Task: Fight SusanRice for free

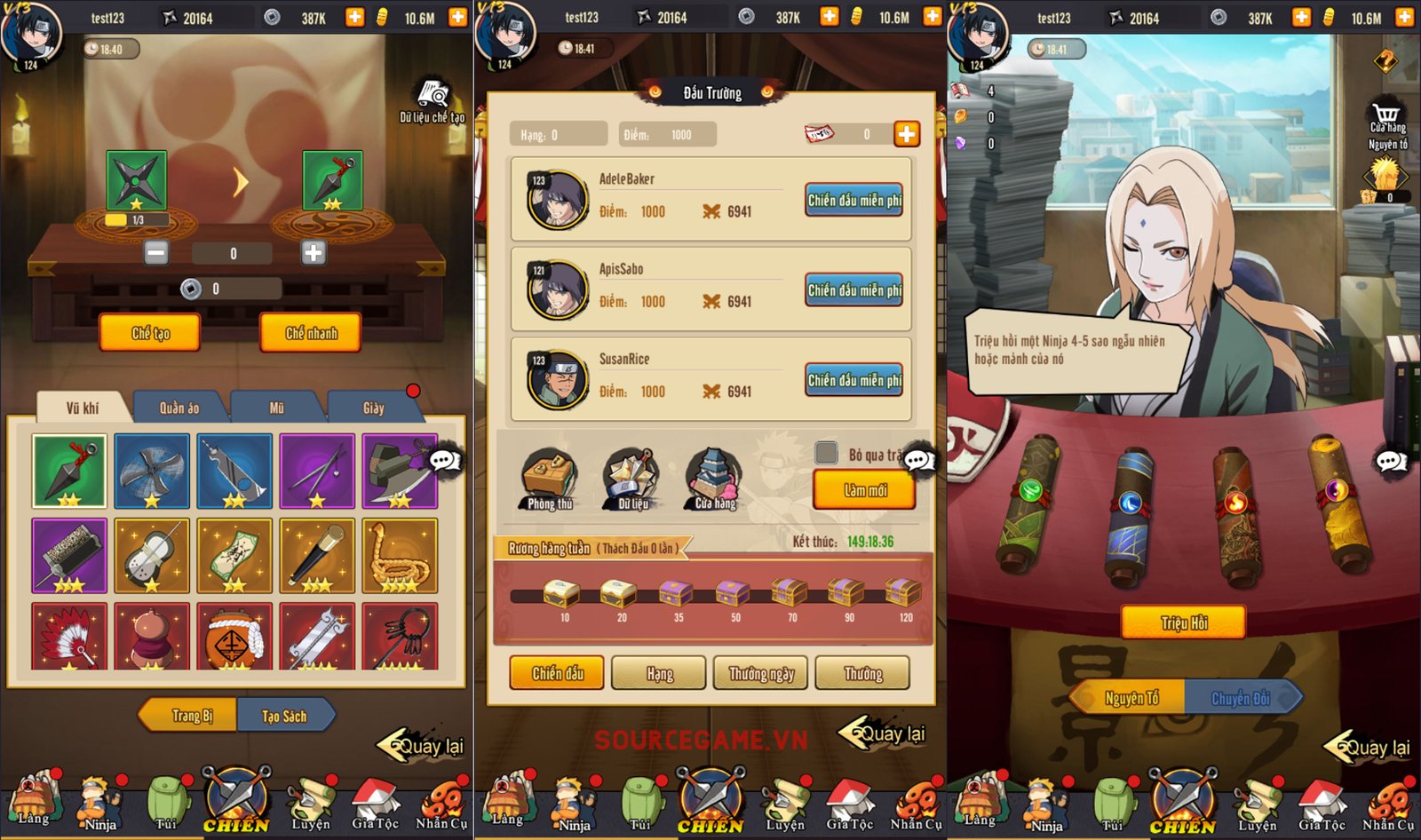Action: (x=853, y=380)
